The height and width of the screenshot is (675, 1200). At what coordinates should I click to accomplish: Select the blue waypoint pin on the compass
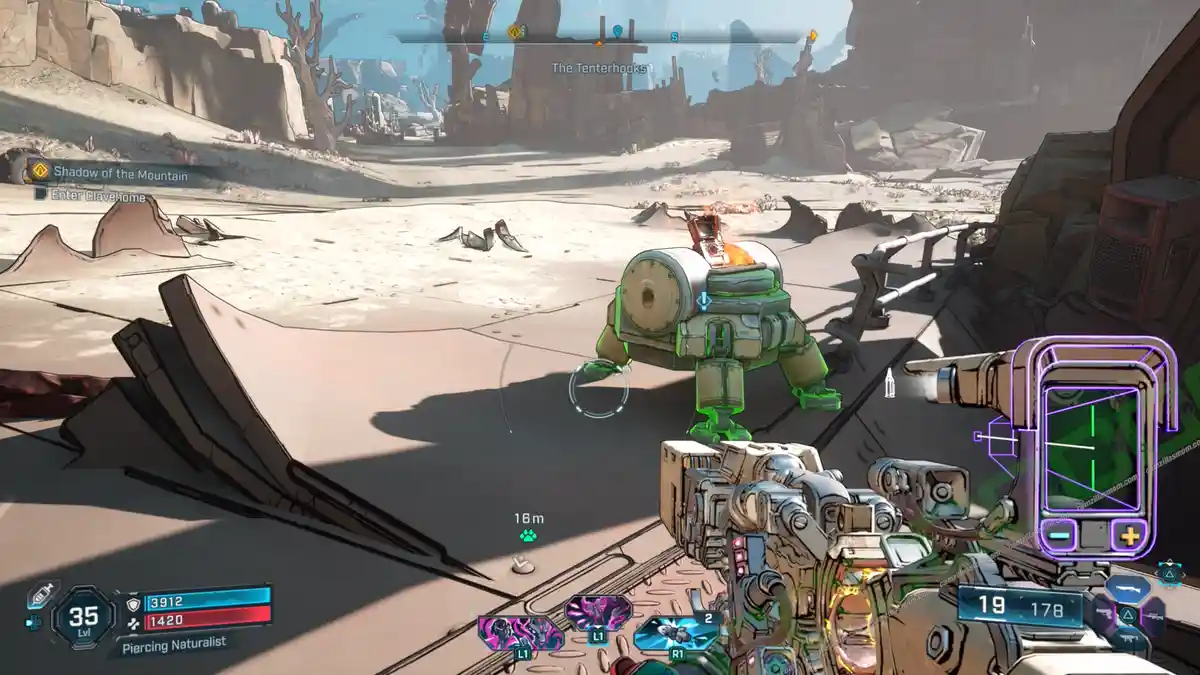tap(617, 31)
